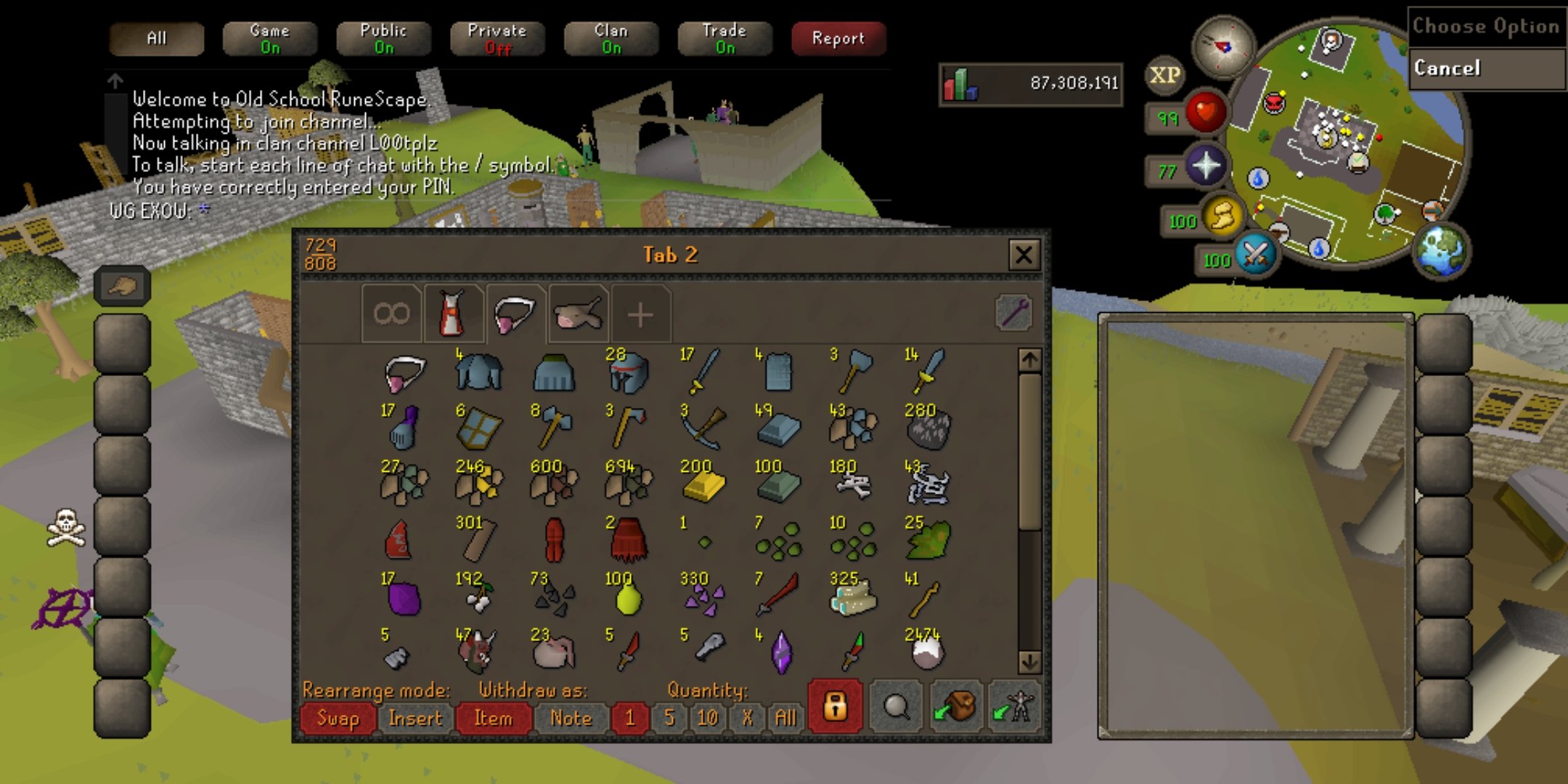Set withdraw quantity to All

point(785,718)
